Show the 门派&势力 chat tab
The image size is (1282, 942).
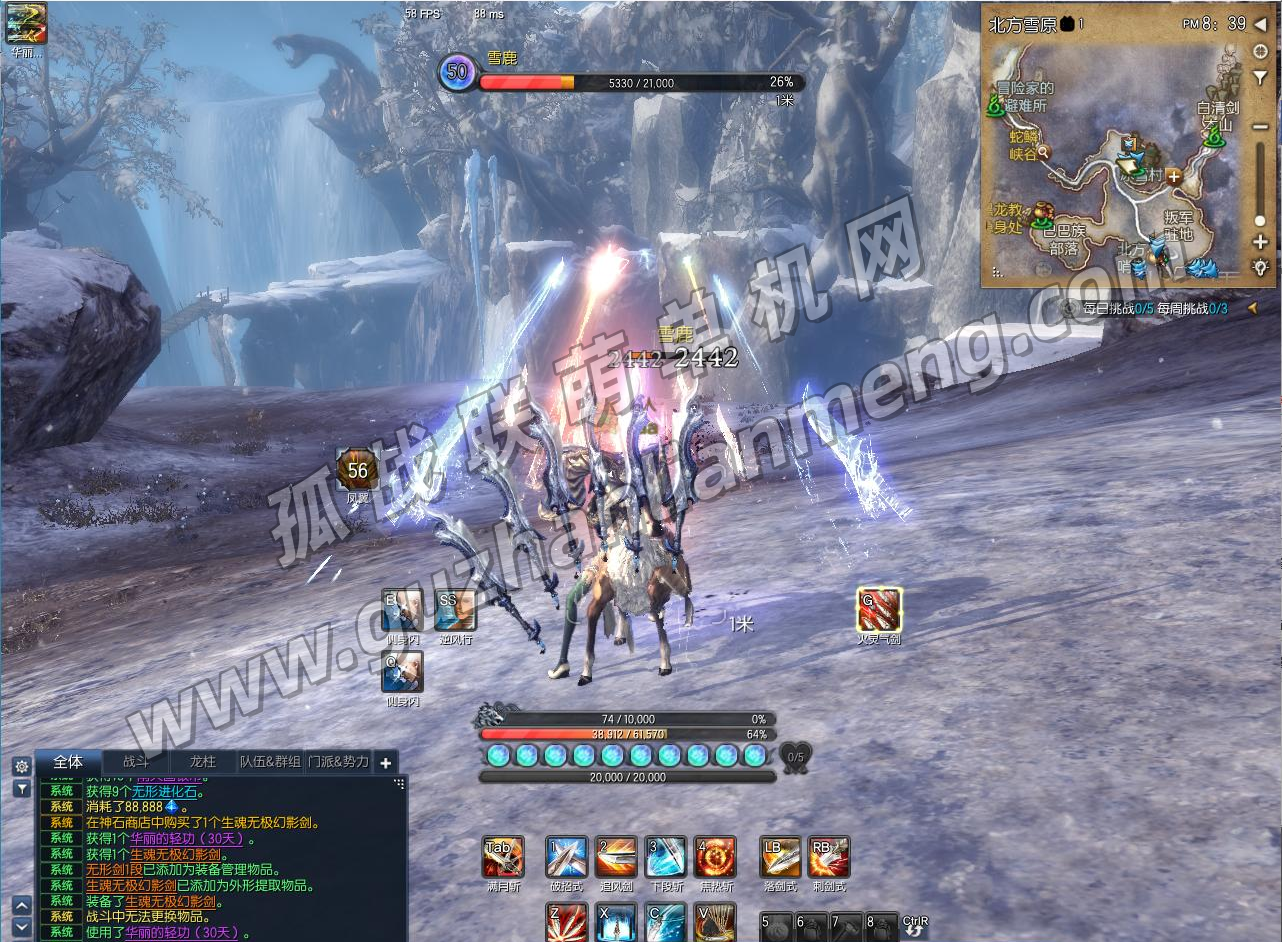(338, 762)
